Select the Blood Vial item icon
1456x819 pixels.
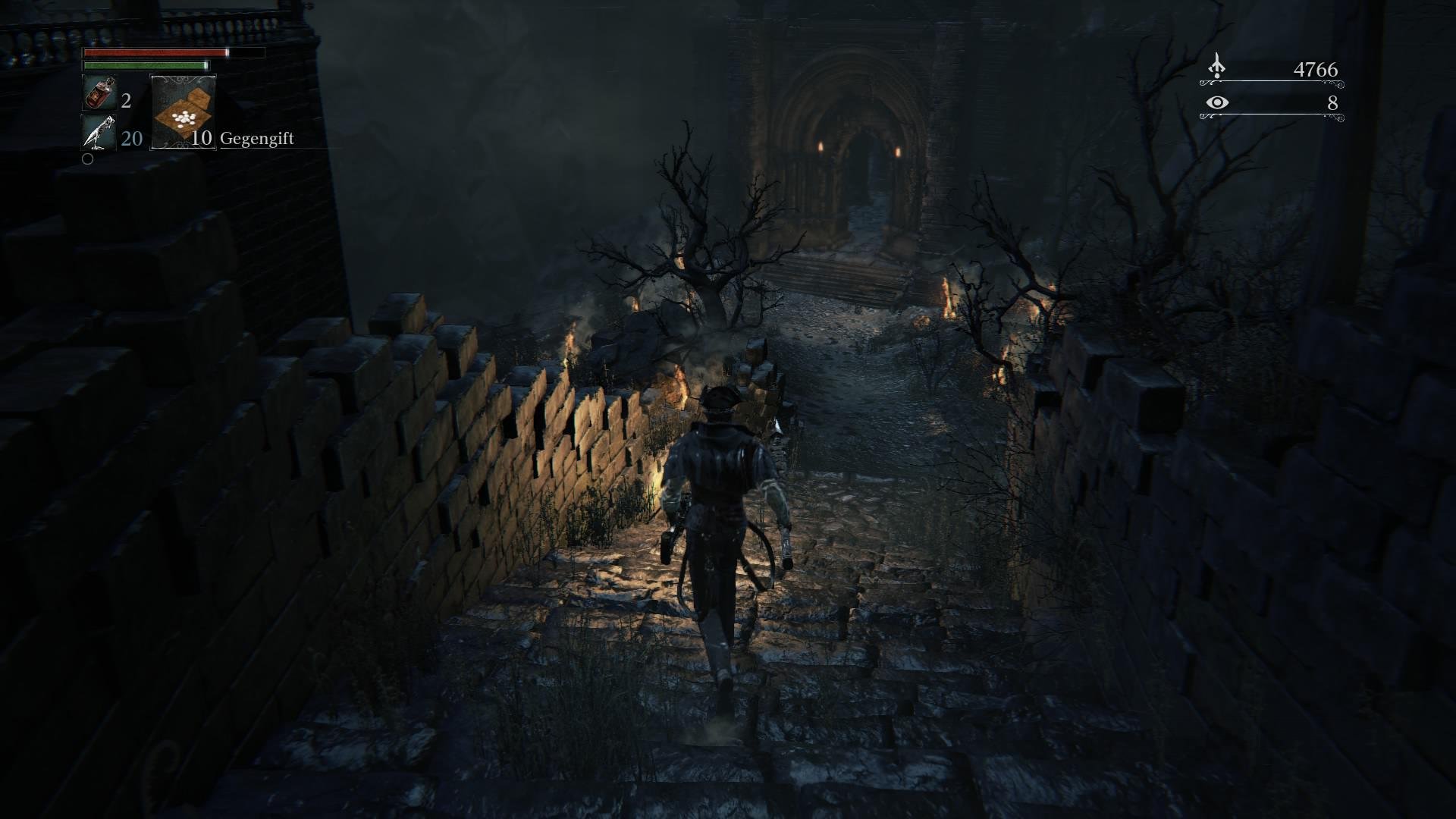tap(99, 93)
